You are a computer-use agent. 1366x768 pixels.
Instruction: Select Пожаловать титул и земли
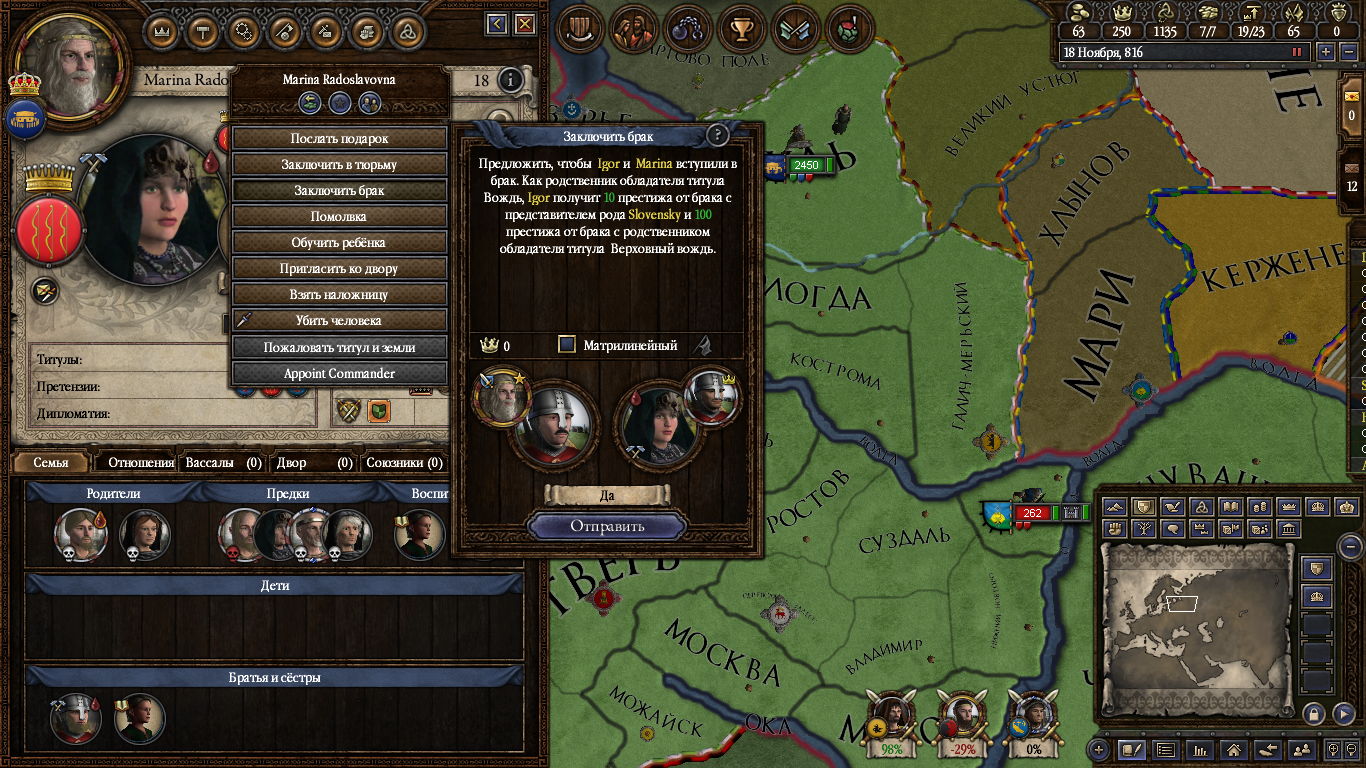tap(339, 347)
